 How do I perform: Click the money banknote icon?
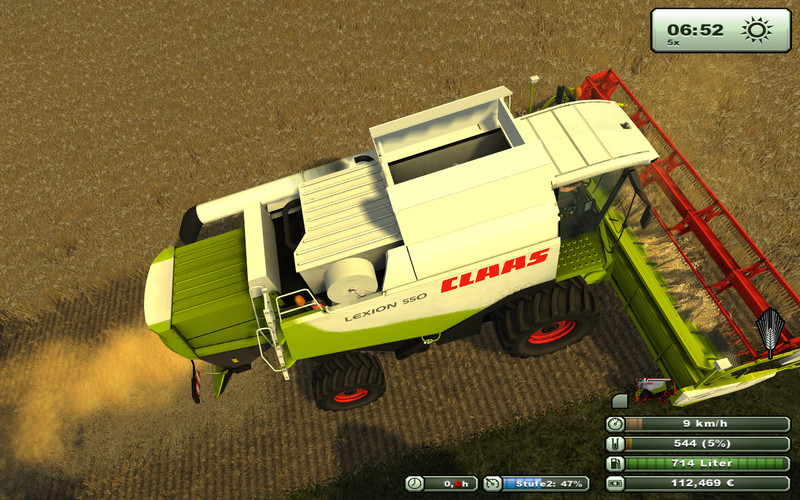coord(616,483)
